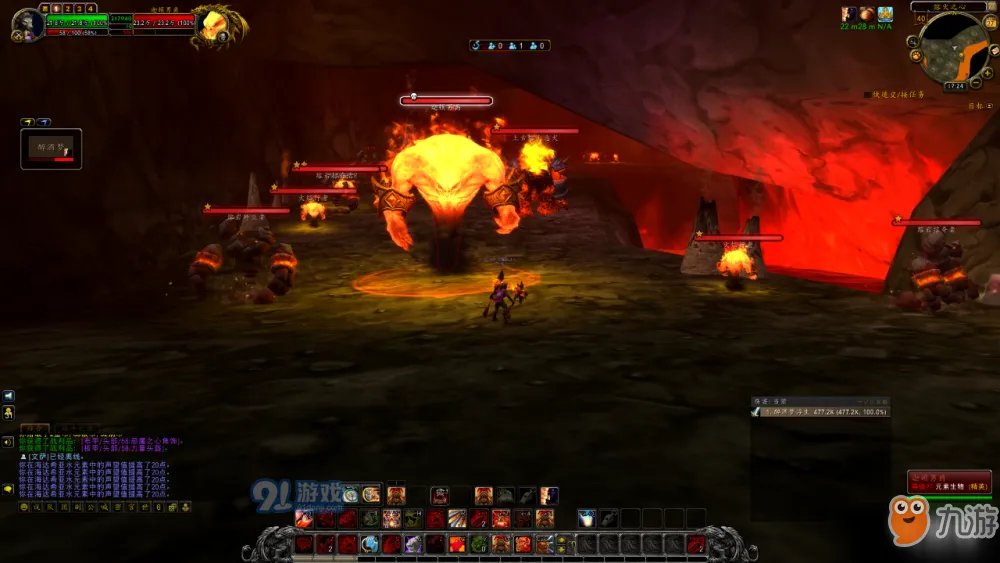
Task: Activate the blue swirl ability on bottom bar
Action: [x=370, y=544]
